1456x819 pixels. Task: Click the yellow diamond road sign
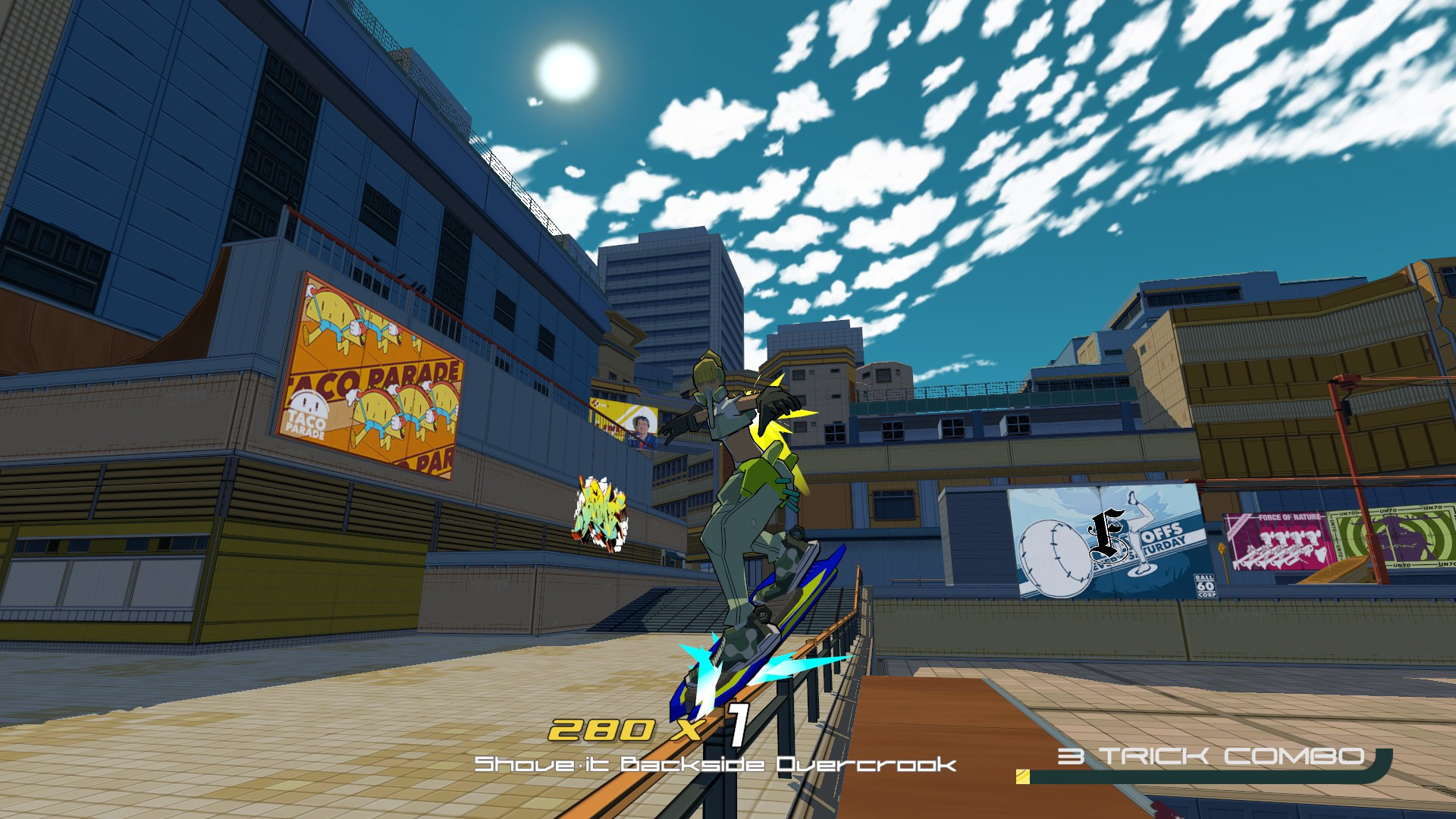1222,548
